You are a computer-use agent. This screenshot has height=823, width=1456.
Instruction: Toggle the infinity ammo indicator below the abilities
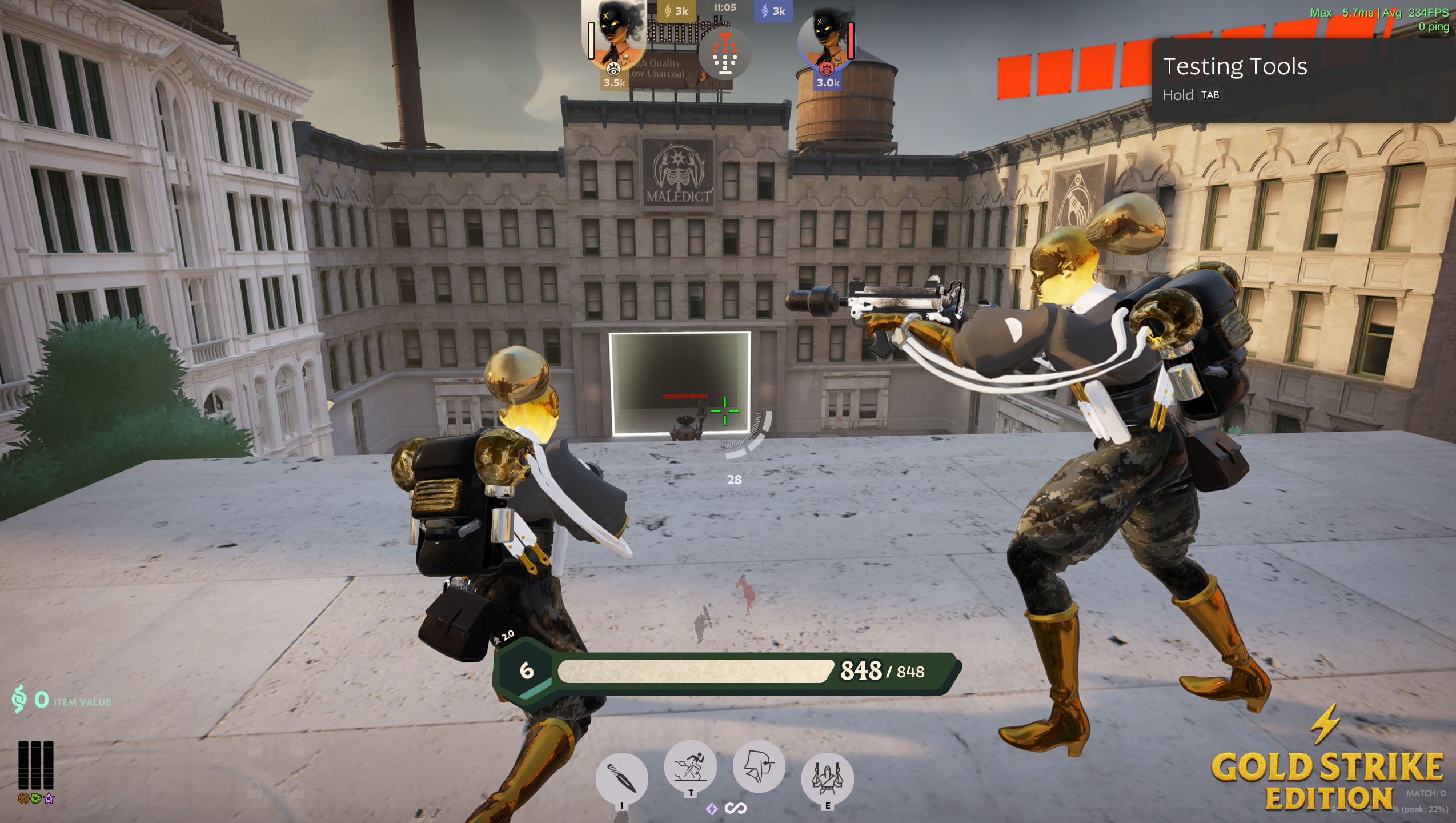click(x=737, y=809)
